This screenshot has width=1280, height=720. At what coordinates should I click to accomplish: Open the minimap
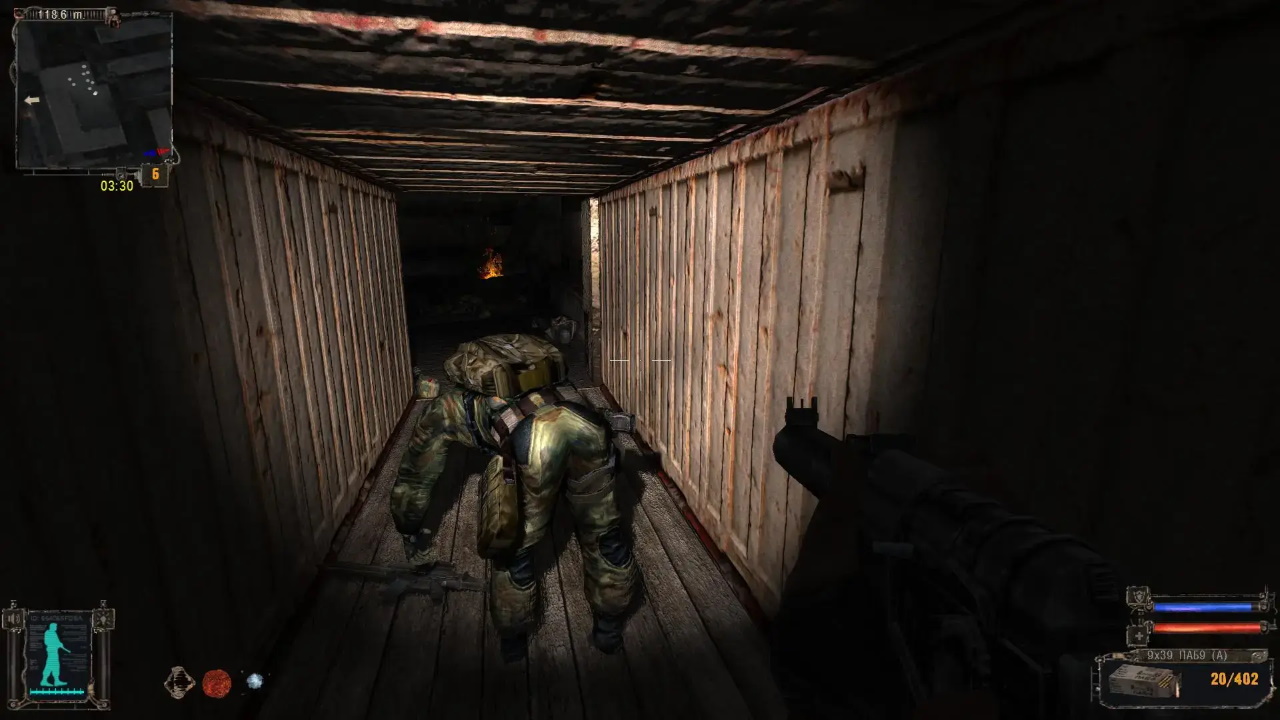click(x=93, y=92)
